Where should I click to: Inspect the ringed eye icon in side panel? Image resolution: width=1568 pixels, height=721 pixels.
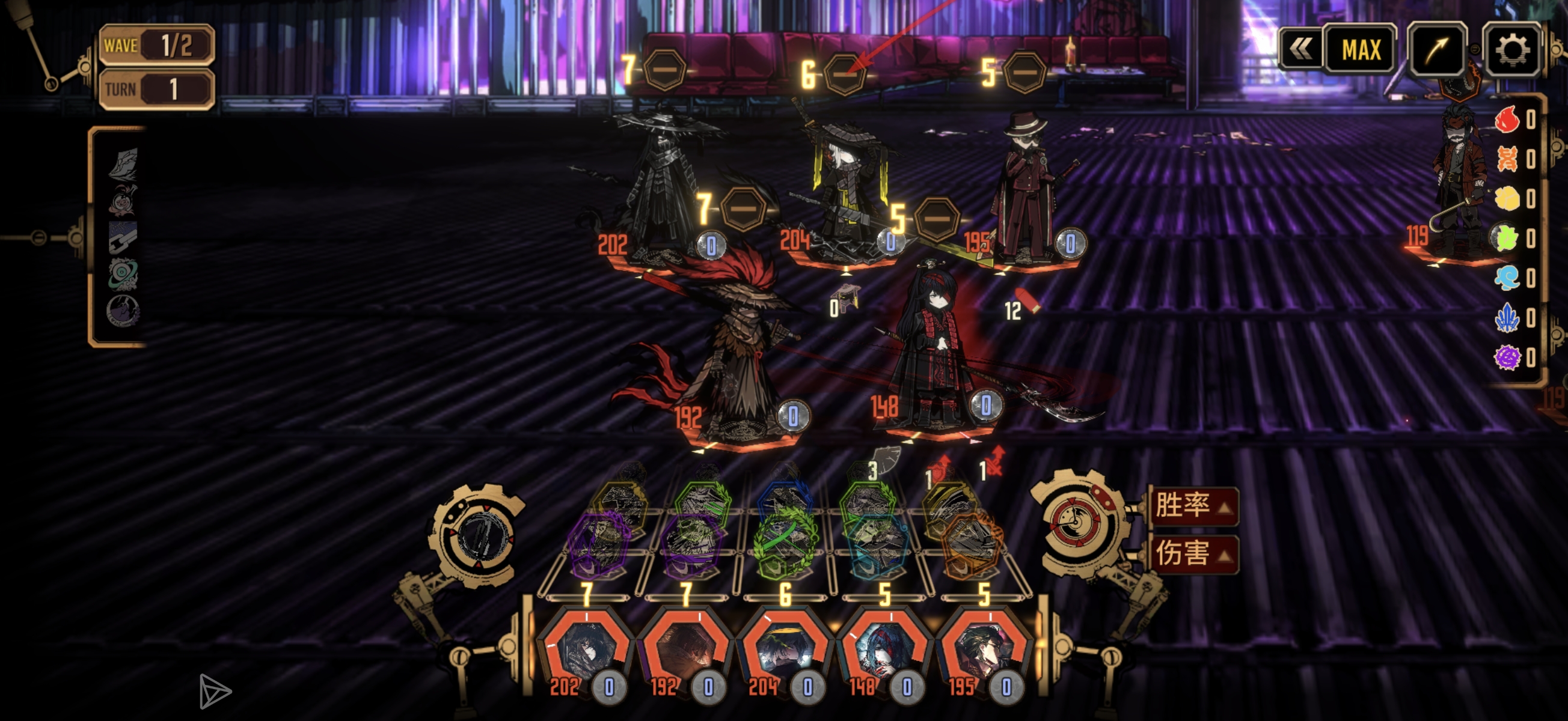(122, 275)
